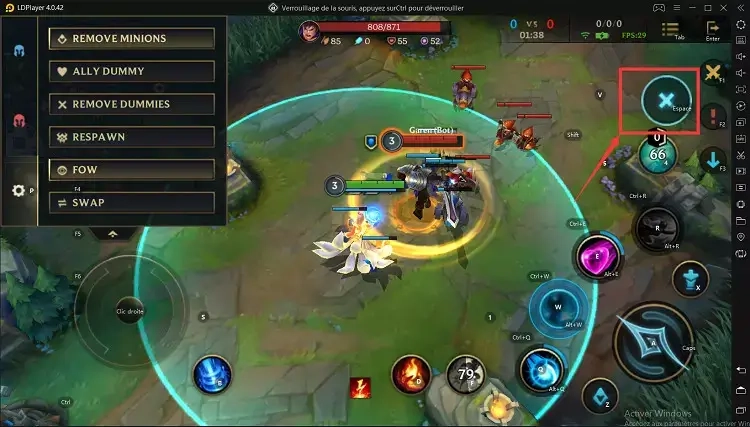Choose the Remove Dummies button

[x=131, y=104]
